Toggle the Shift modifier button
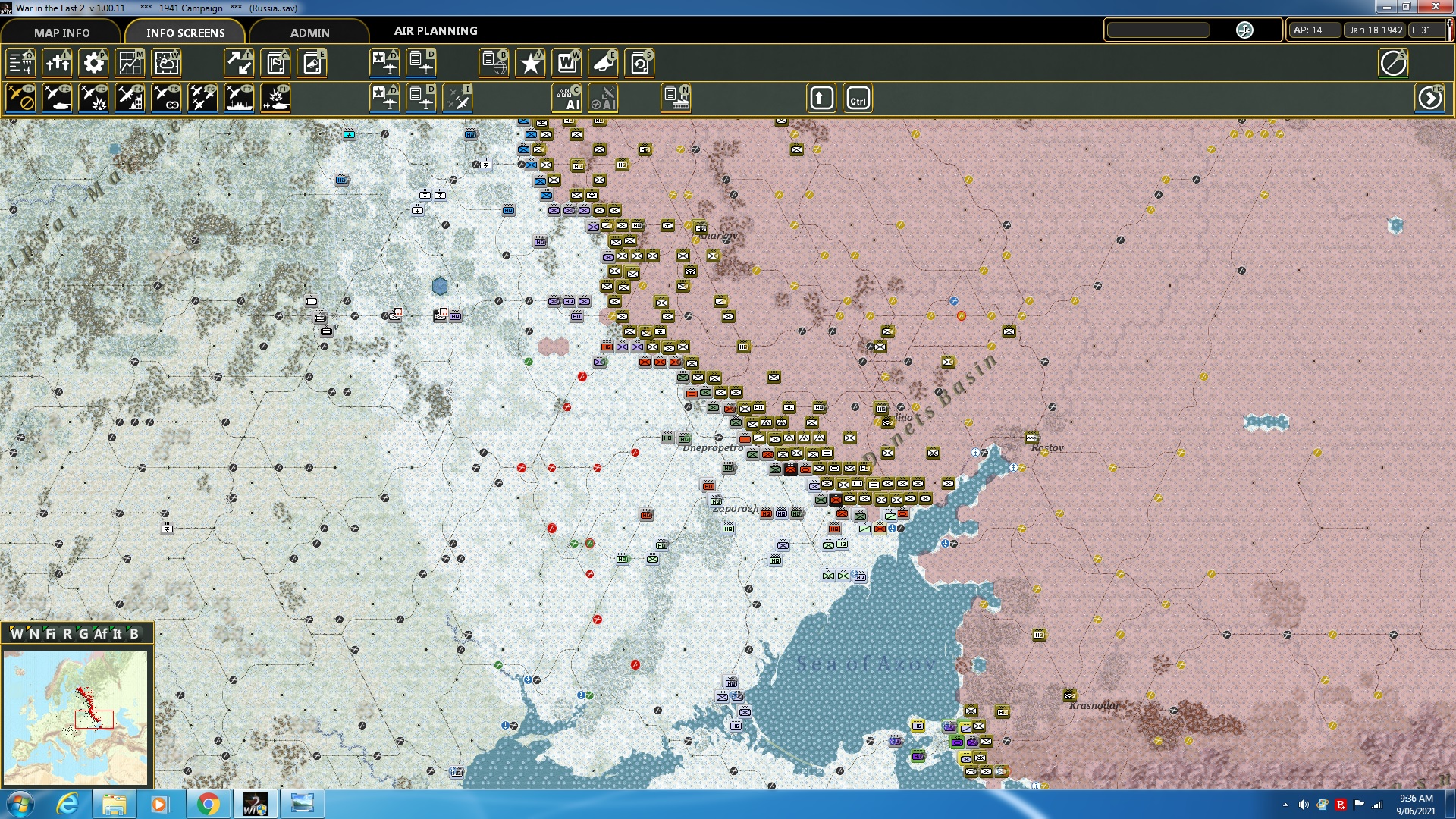 821,98
